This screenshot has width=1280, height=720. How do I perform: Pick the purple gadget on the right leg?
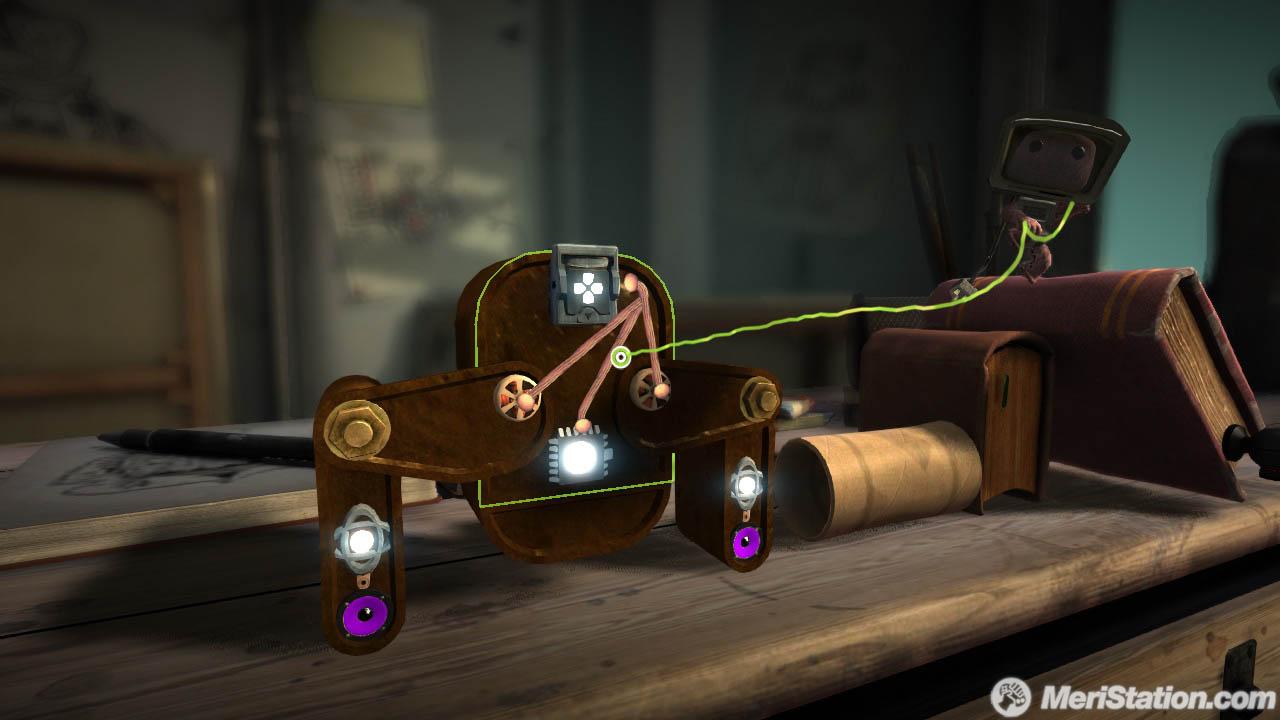(746, 542)
